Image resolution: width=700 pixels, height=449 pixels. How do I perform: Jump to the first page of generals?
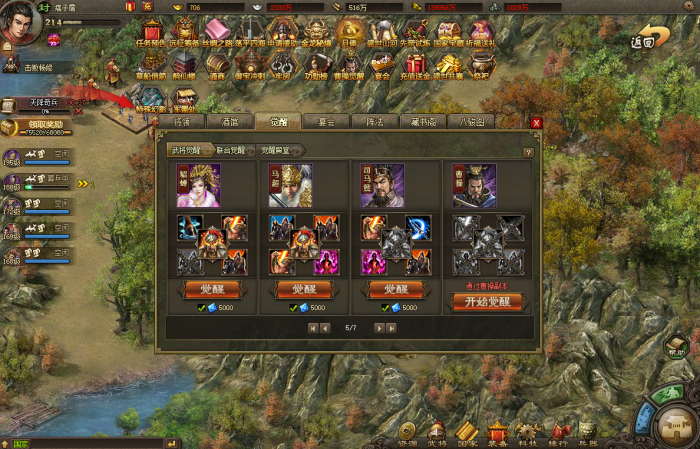pos(311,327)
